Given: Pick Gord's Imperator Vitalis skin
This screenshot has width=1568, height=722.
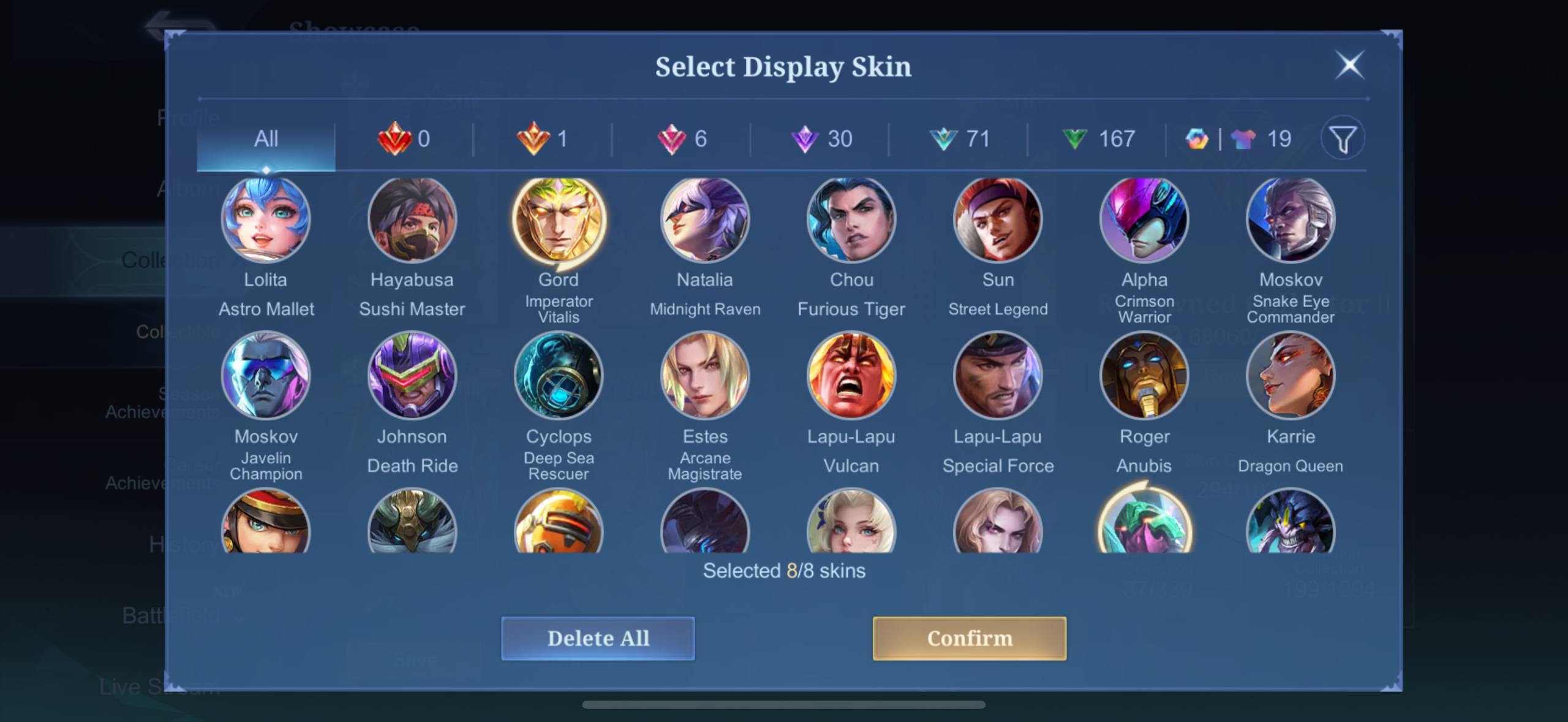Looking at the screenshot, I should point(559,219).
